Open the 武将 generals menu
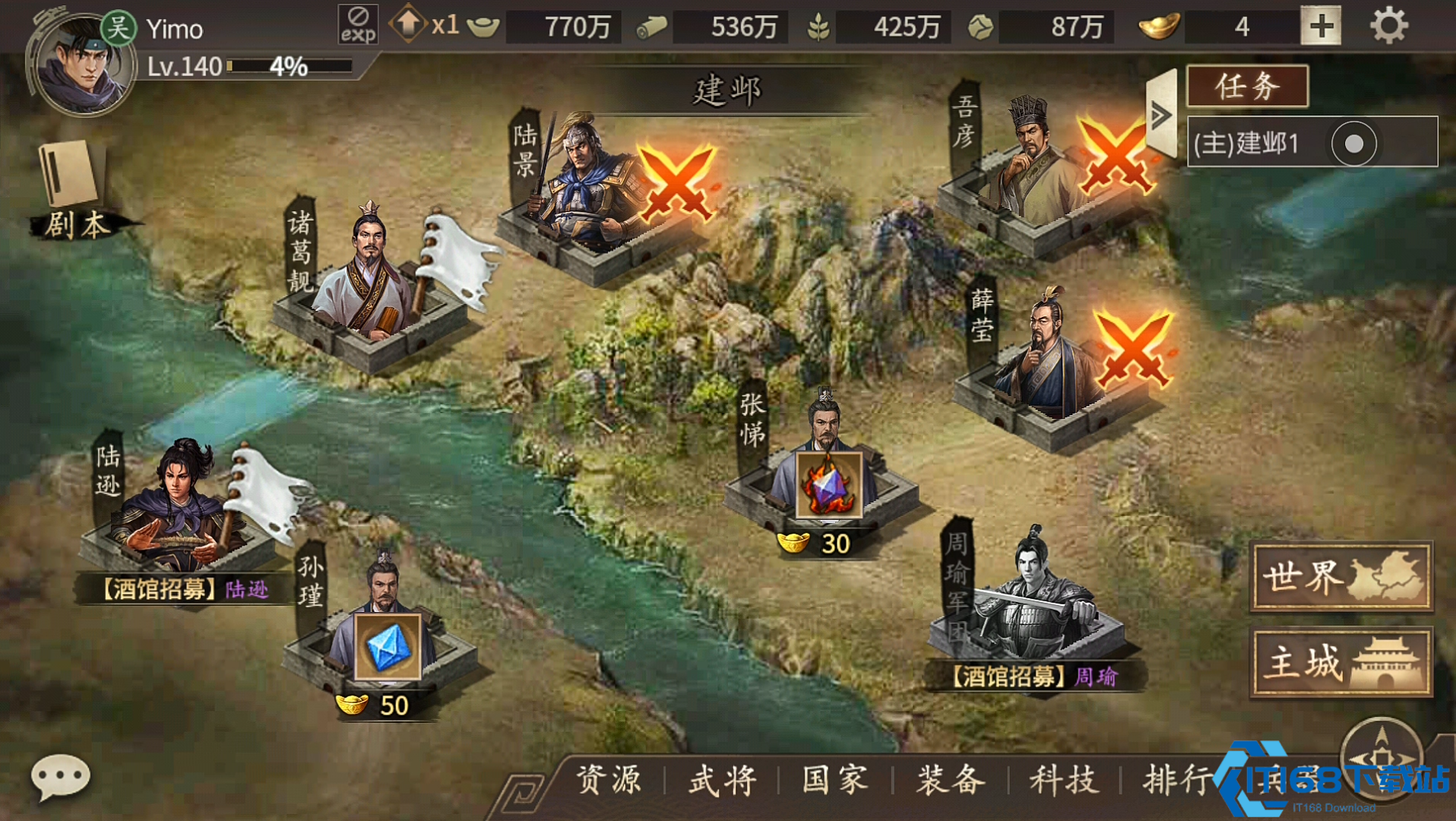Screen dimensions: 1456x821 (722, 780)
